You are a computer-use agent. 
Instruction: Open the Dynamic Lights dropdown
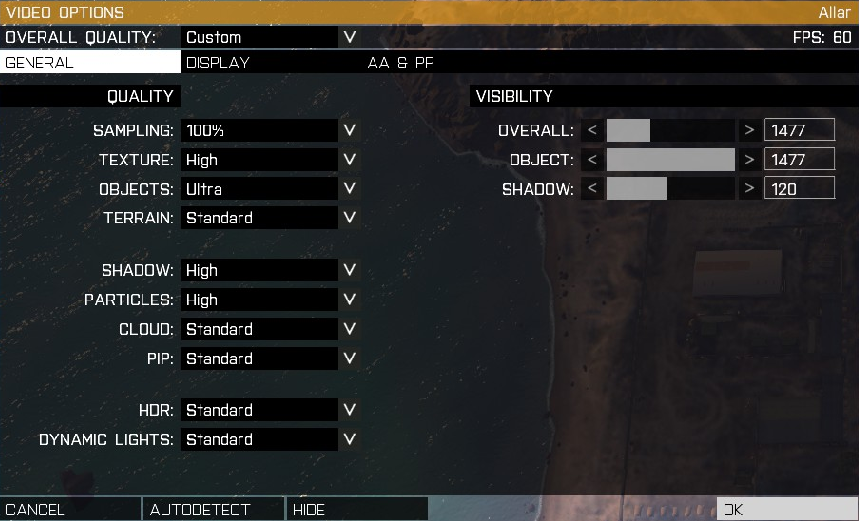(270, 439)
